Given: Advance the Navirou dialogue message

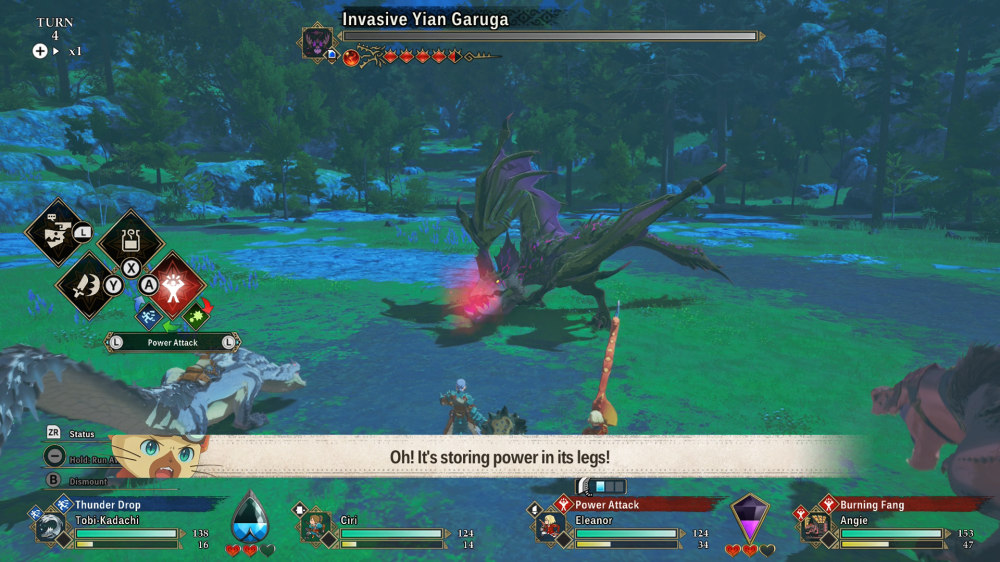Looking at the screenshot, I should (x=500, y=457).
